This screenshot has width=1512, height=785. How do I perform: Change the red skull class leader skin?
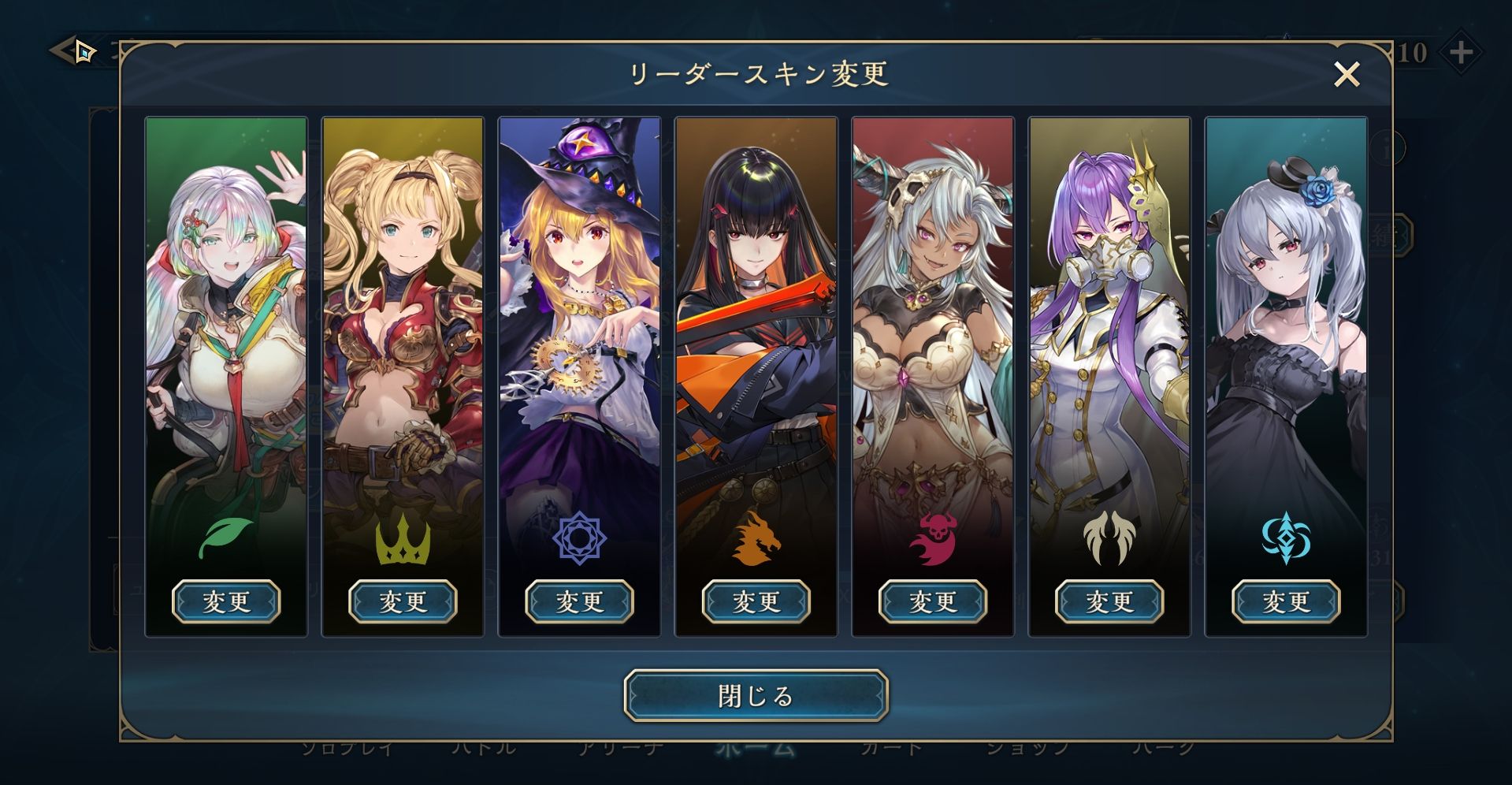point(932,602)
